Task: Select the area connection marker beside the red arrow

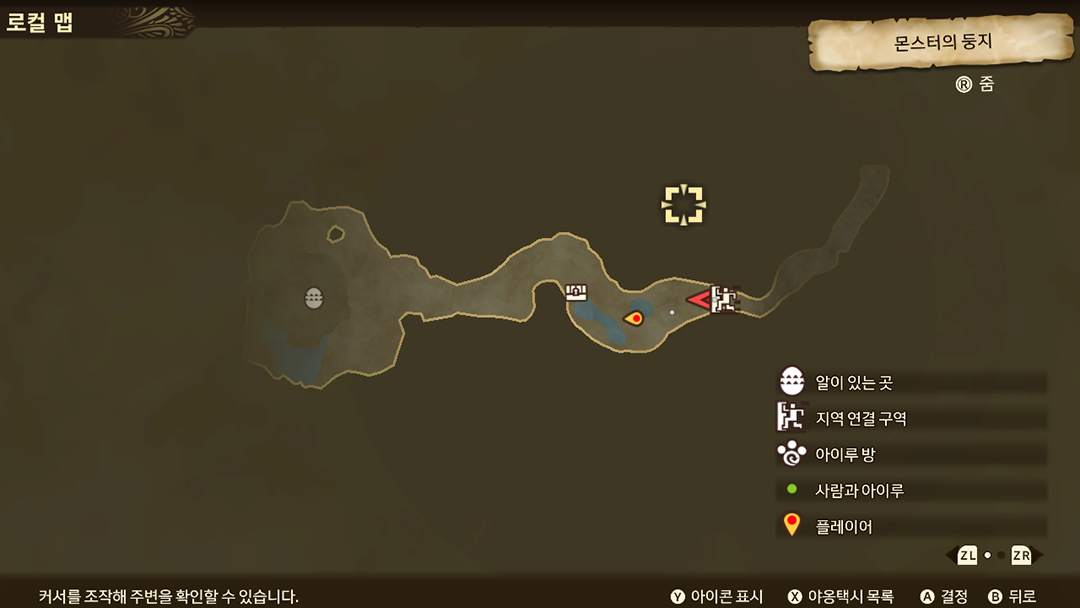Action: [x=725, y=299]
